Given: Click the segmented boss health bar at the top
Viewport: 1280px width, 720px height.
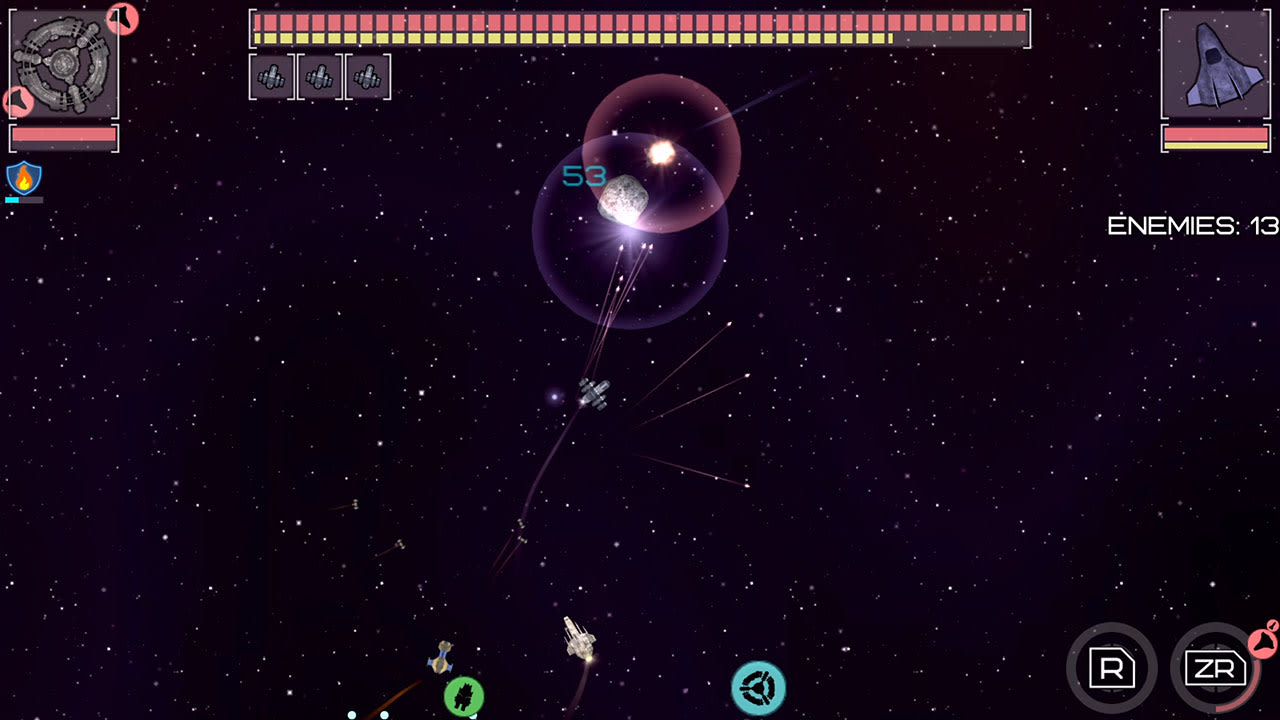Looking at the screenshot, I should 640,28.
